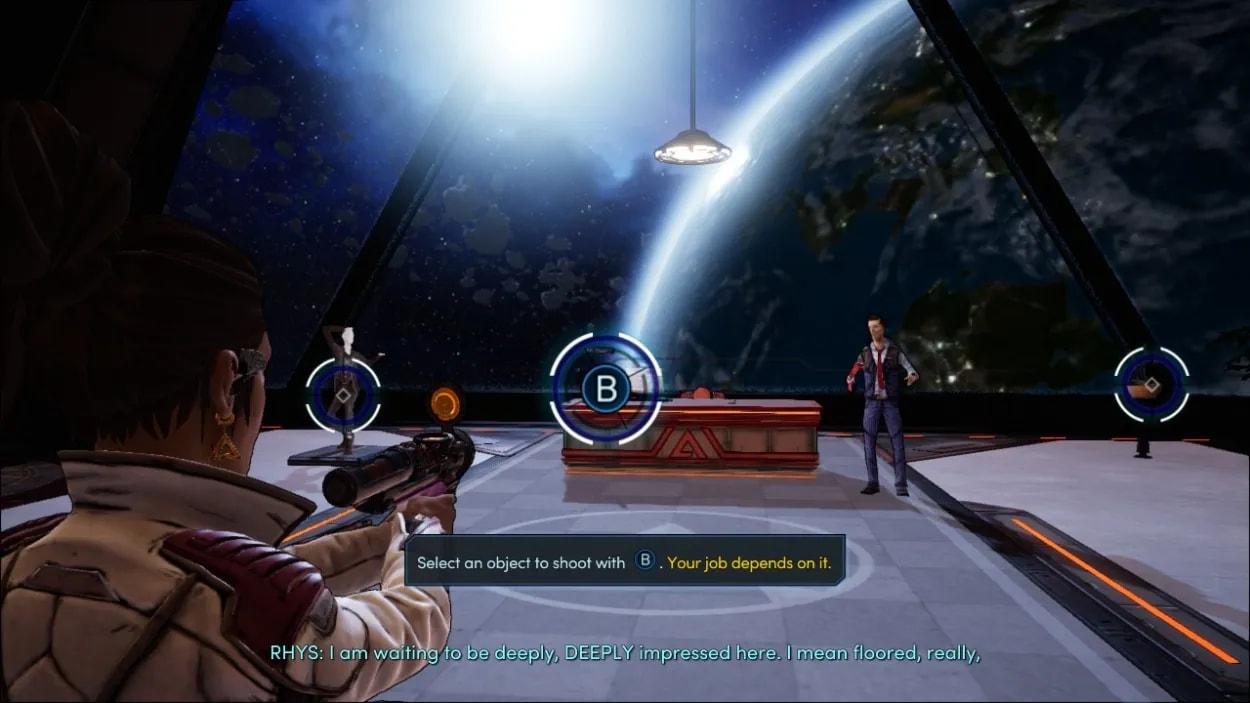Select the statue target marker
Screen dimensions: 1250x703
[343, 395]
